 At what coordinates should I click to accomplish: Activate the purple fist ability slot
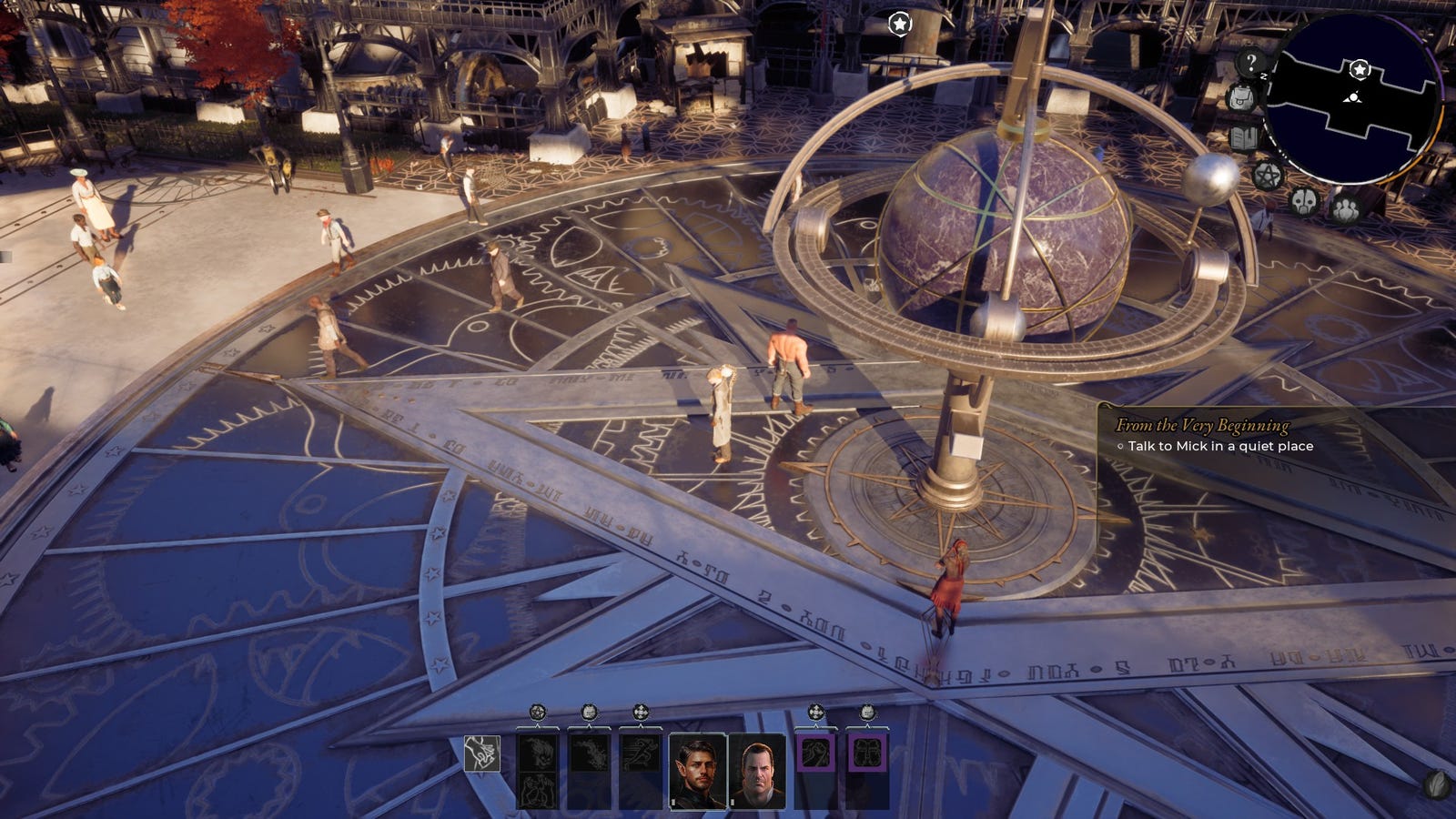815,753
